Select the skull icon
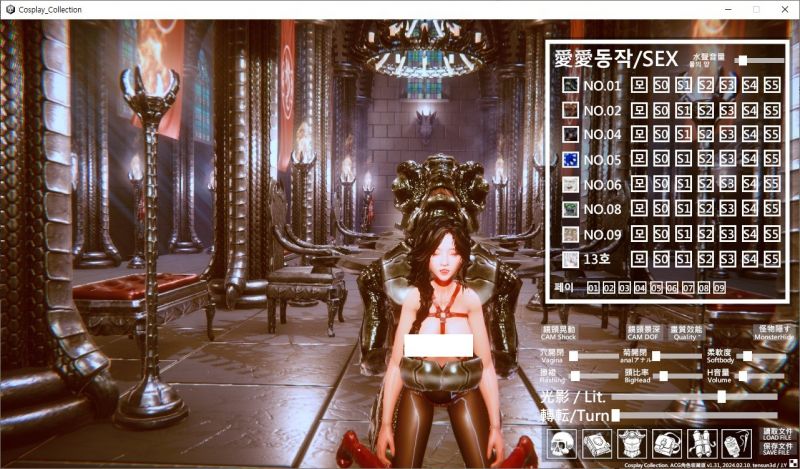The image size is (800, 469). pos(563,441)
